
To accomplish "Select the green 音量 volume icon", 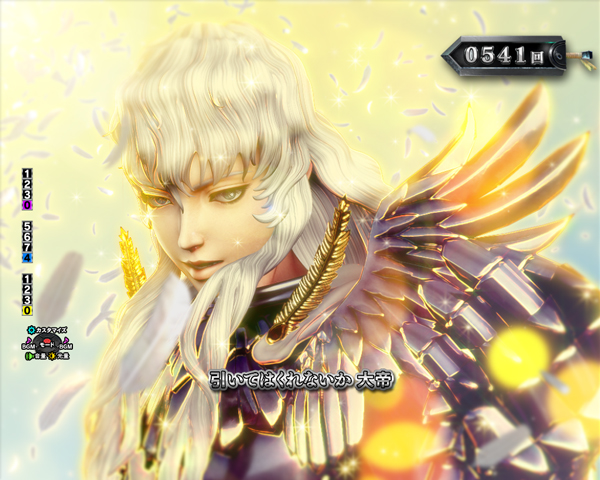I will [x=30, y=355].
